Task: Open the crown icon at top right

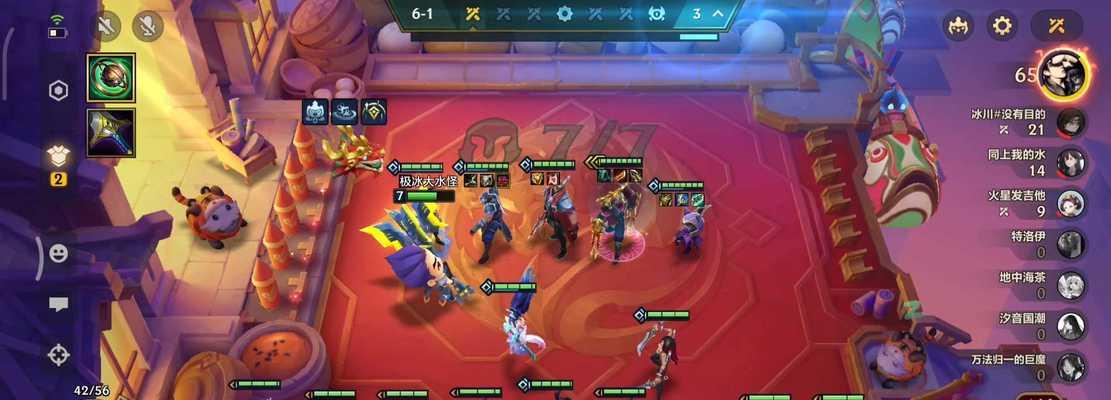Action: click(959, 26)
